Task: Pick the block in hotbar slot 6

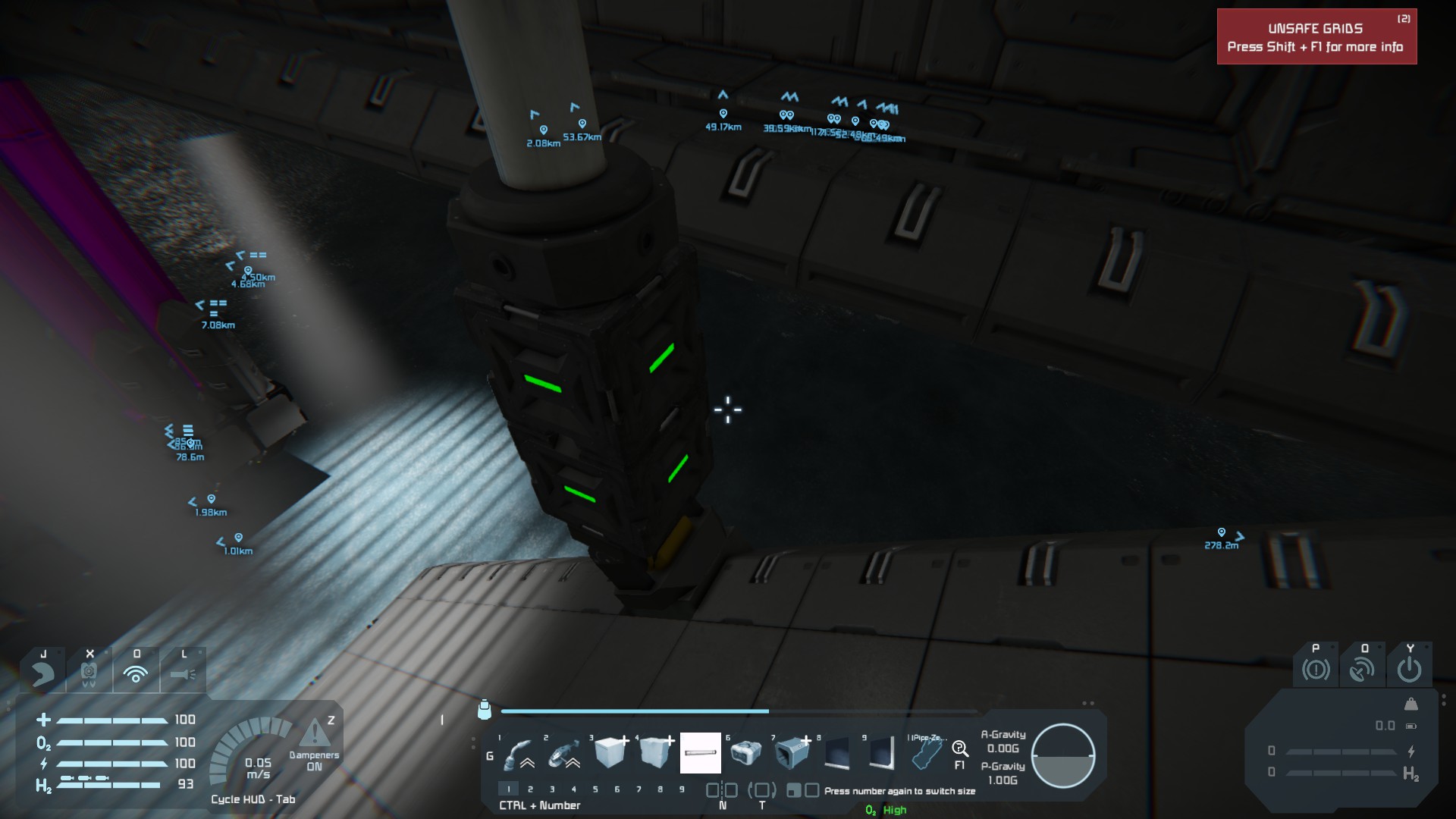Action: pos(745,753)
